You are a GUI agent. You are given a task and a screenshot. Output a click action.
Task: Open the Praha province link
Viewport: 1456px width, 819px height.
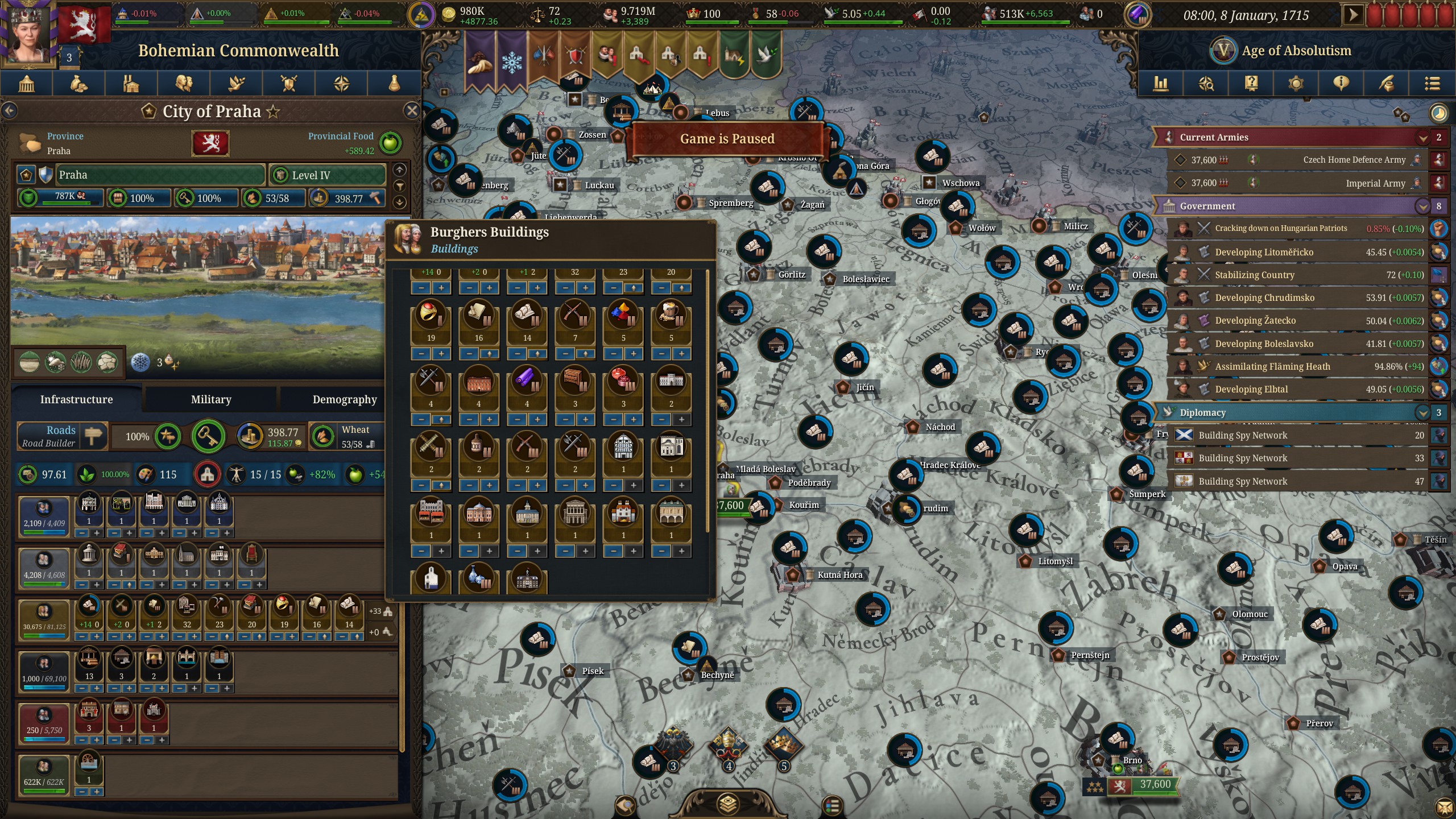pos(59,151)
